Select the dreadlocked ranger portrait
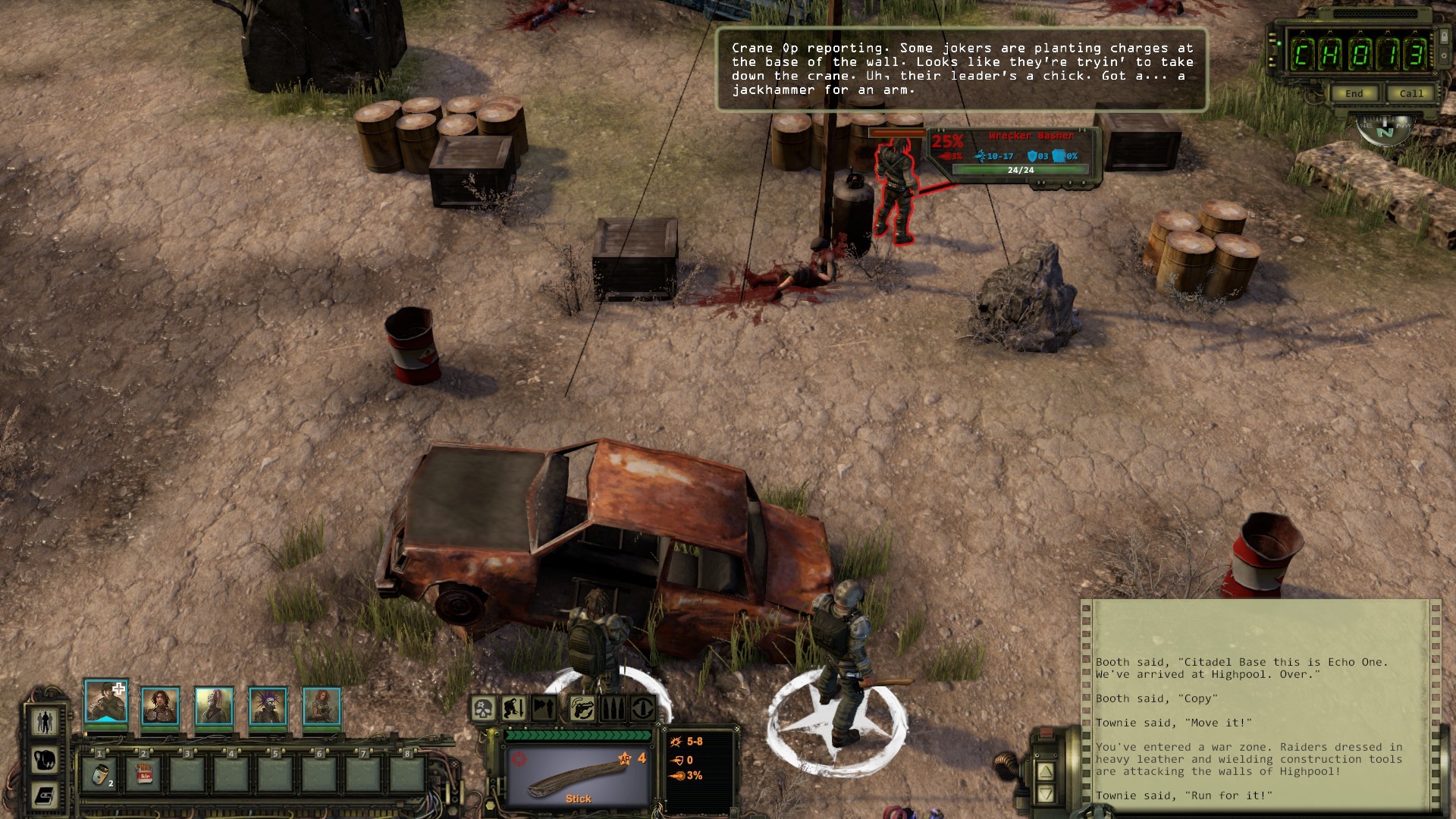Viewport: 1456px width, 819px height. pyautogui.click(x=160, y=706)
